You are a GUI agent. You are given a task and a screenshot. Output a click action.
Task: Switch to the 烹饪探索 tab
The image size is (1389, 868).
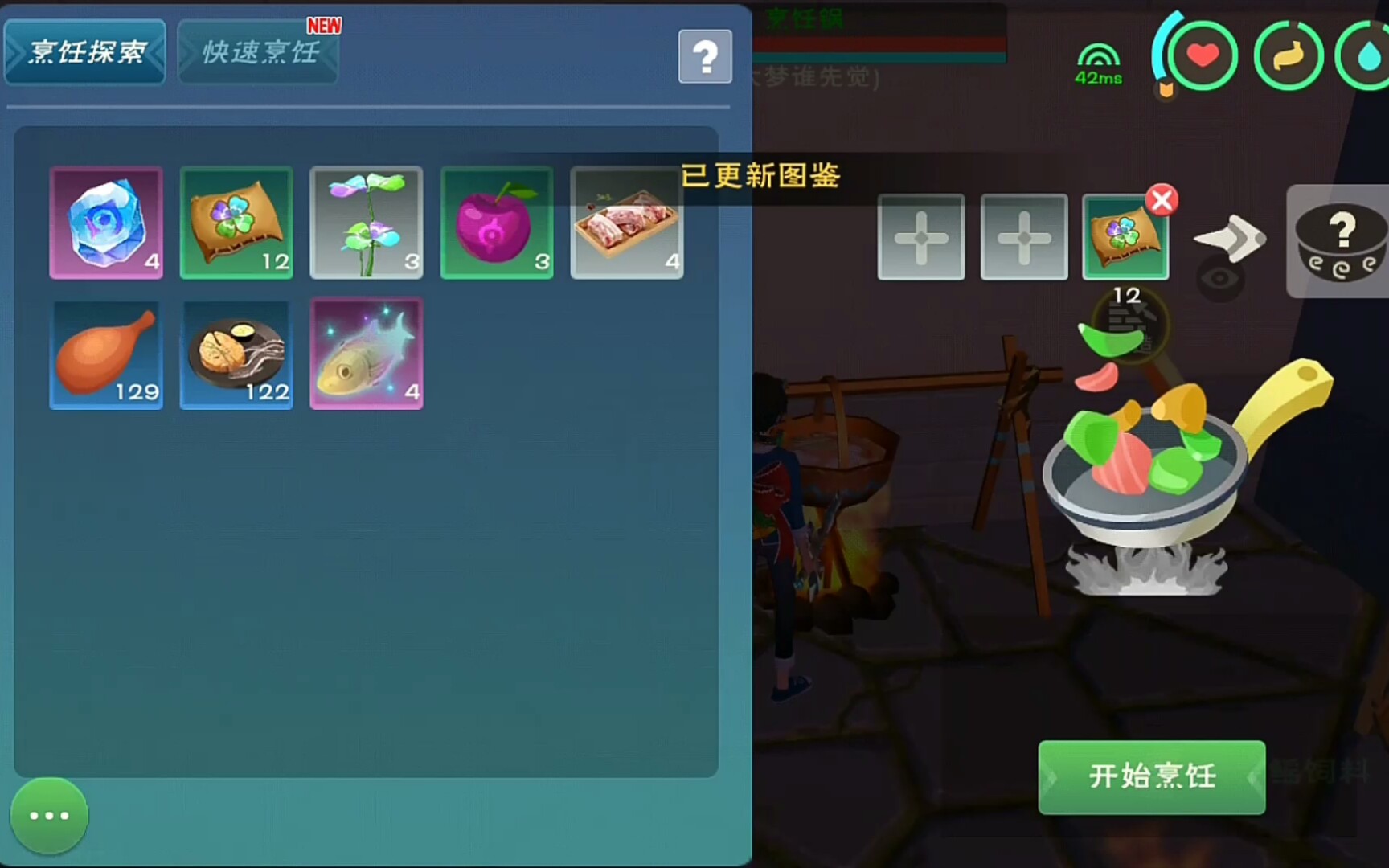click(85, 51)
